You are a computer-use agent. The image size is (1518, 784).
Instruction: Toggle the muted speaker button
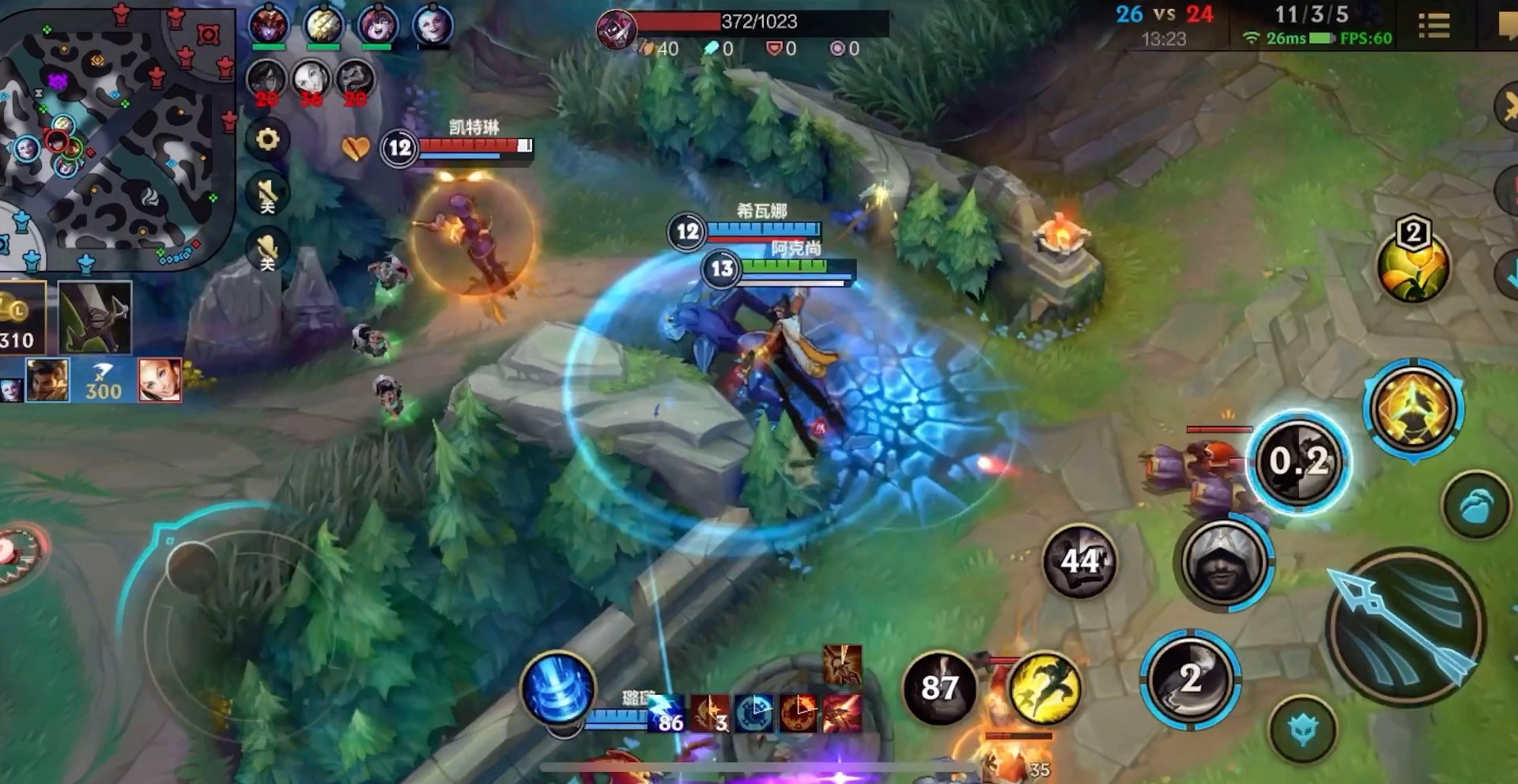267,194
